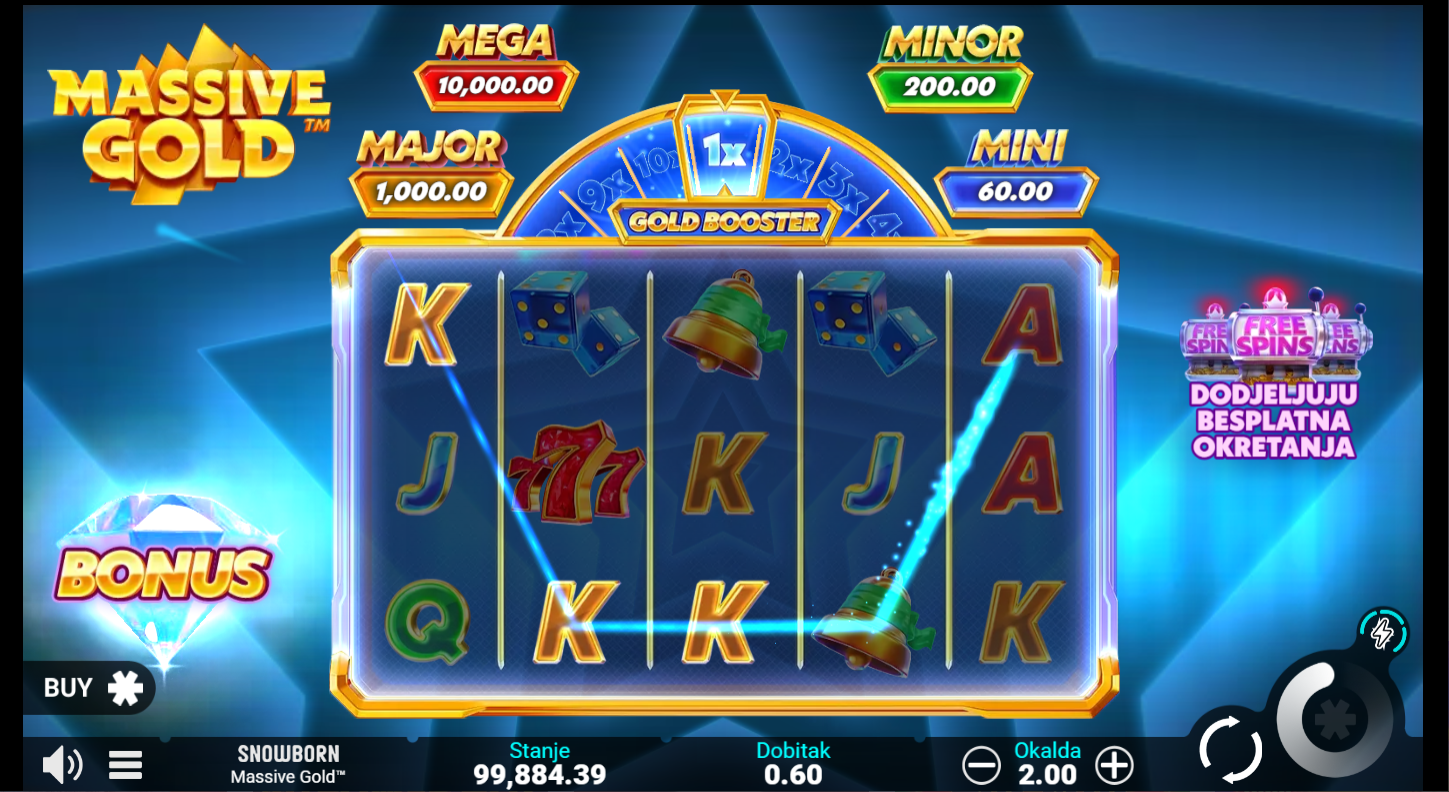Viewport: 1449px width, 792px height.
Task: Spin the reels with the large round button
Action: click(x=1335, y=719)
